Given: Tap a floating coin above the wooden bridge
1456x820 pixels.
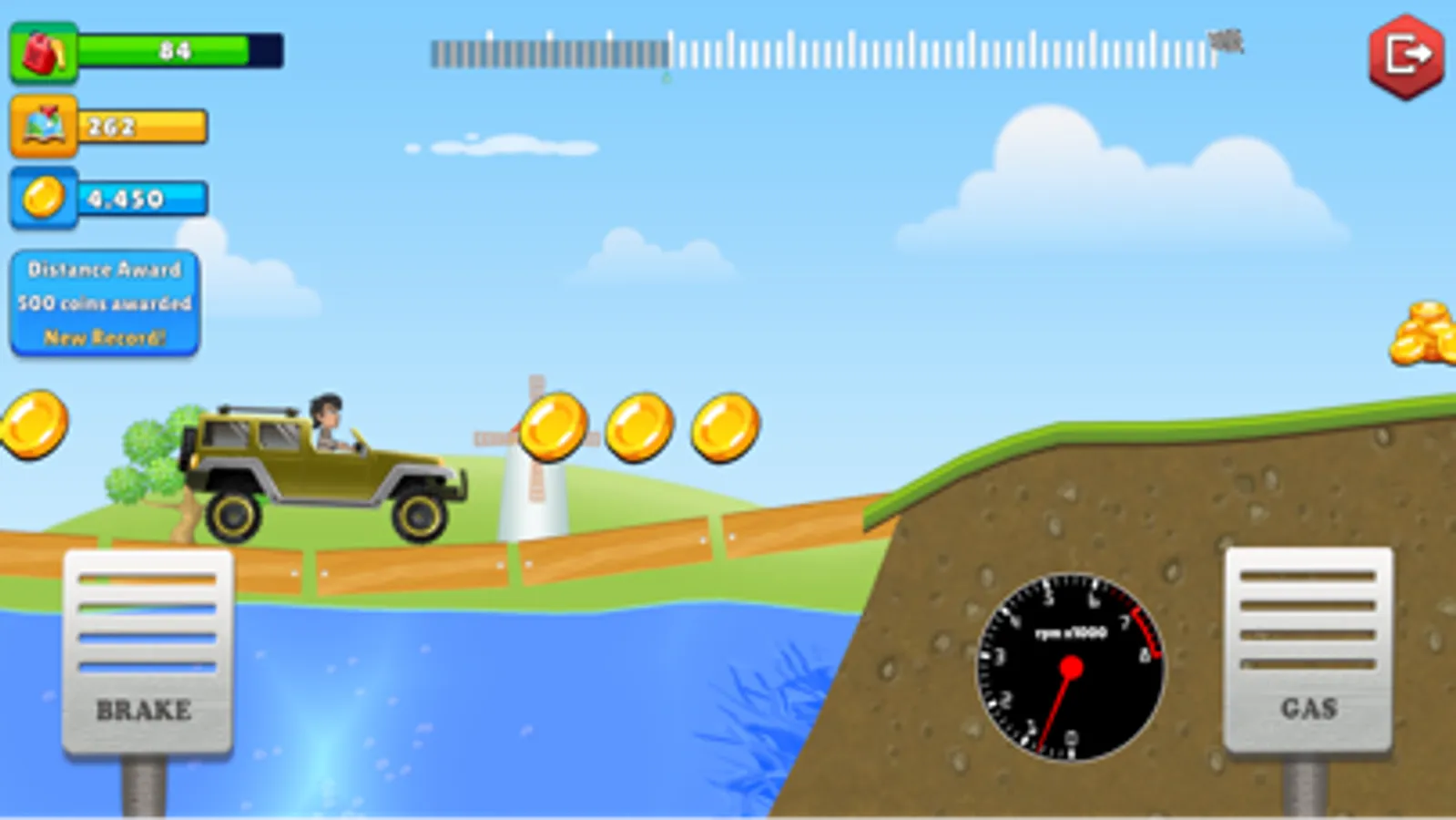Looking at the screenshot, I should point(637,428).
